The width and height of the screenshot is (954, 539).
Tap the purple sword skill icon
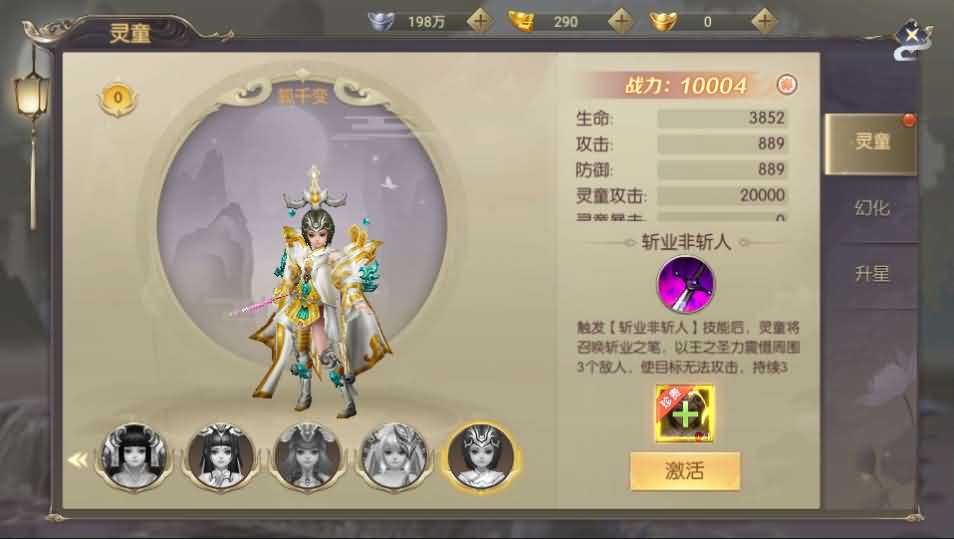click(x=685, y=285)
